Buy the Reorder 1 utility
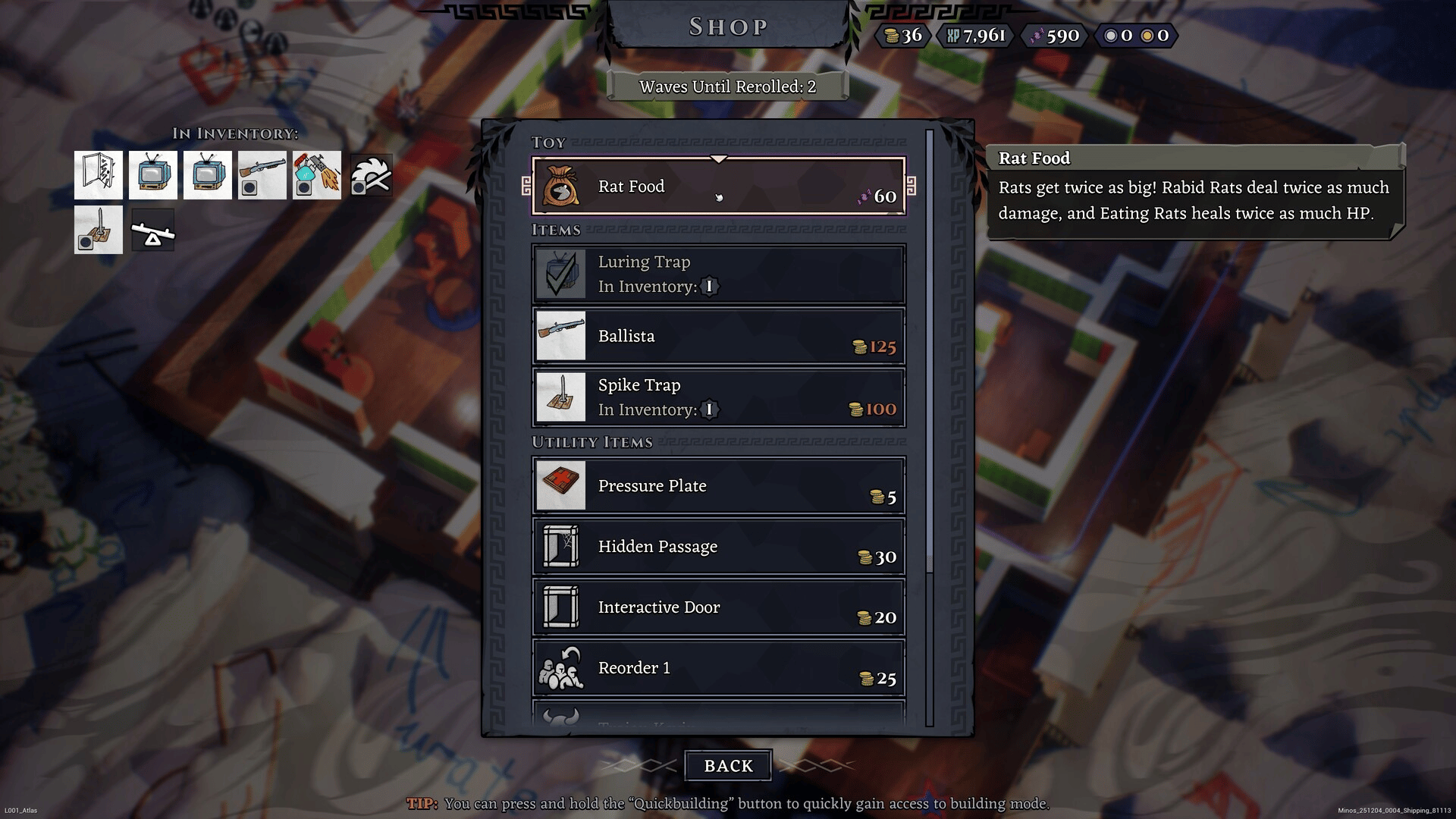The height and width of the screenshot is (819, 1456). point(718,668)
